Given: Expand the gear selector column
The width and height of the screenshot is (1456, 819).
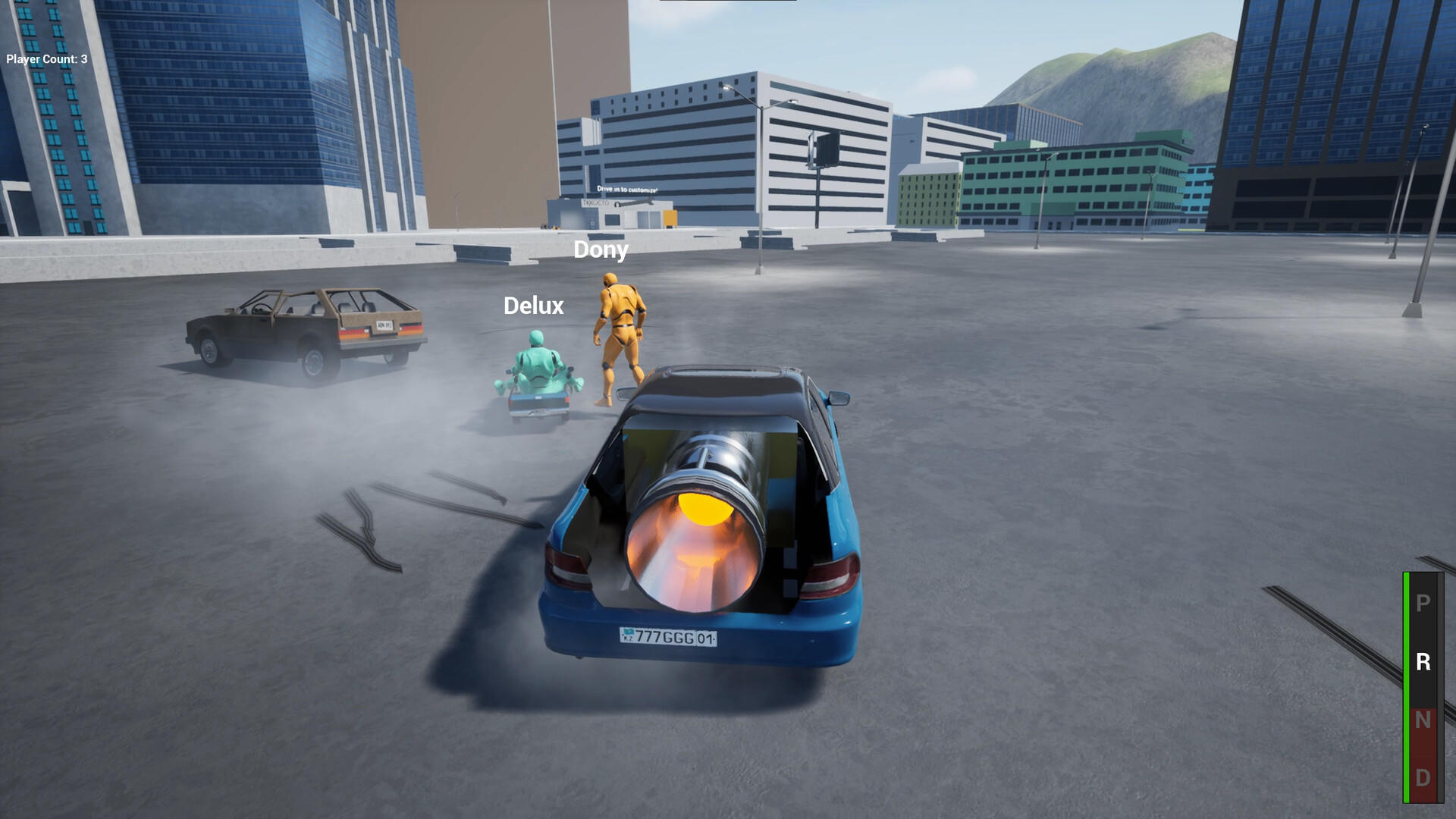Looking at the screenshot, I should click(1423, 682).
